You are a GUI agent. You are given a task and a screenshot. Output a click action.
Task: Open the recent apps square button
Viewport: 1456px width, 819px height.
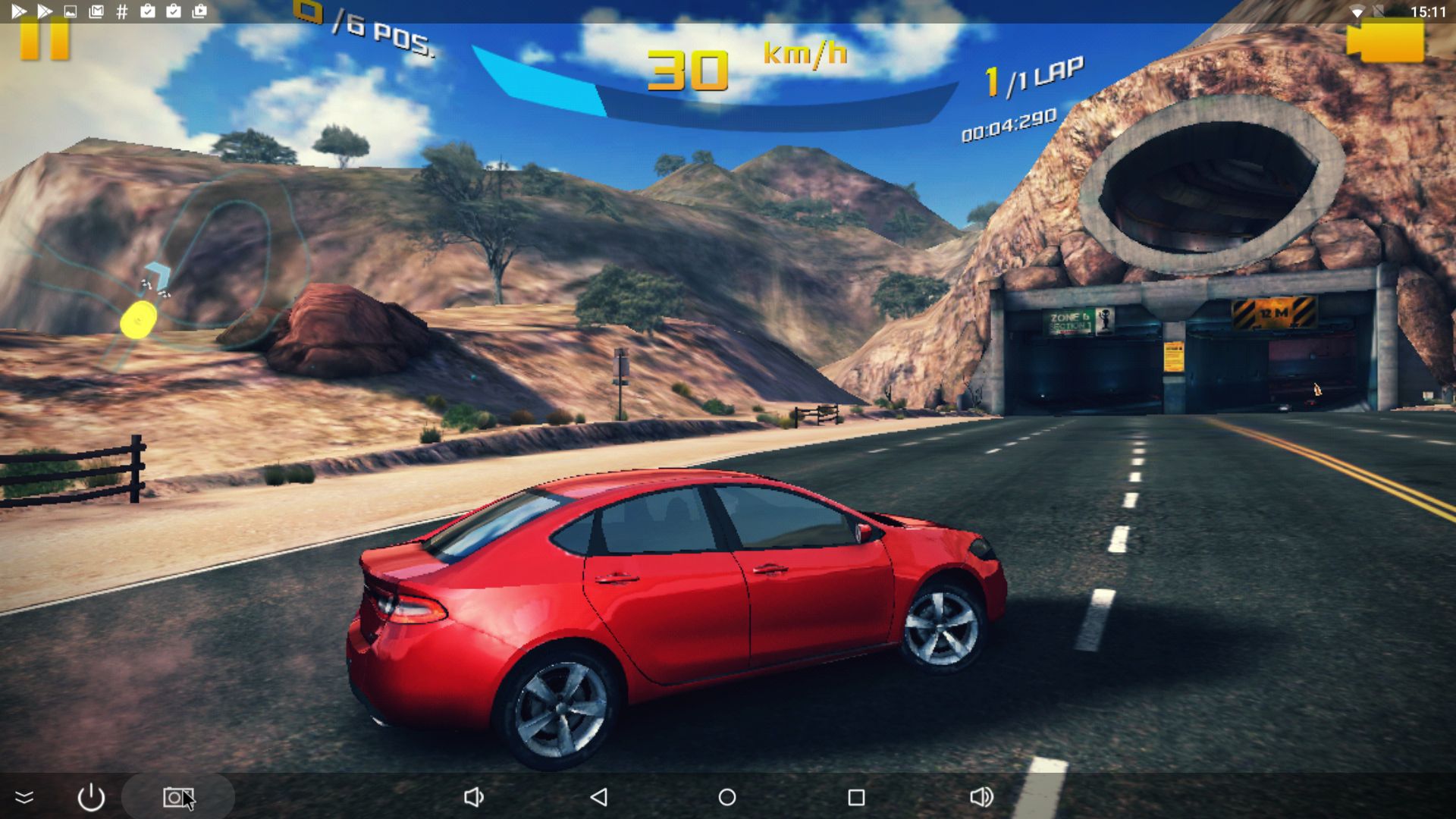coord(856,797)
